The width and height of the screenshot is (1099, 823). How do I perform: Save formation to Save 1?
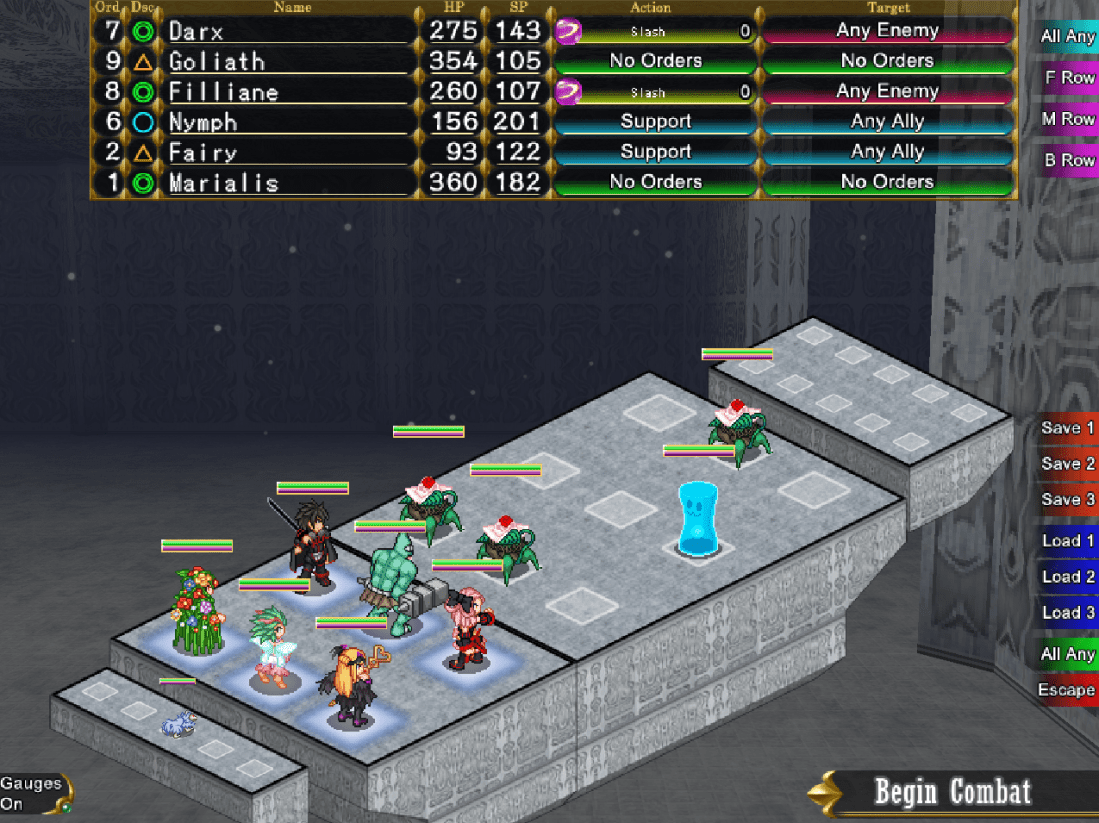[1067, 428]
